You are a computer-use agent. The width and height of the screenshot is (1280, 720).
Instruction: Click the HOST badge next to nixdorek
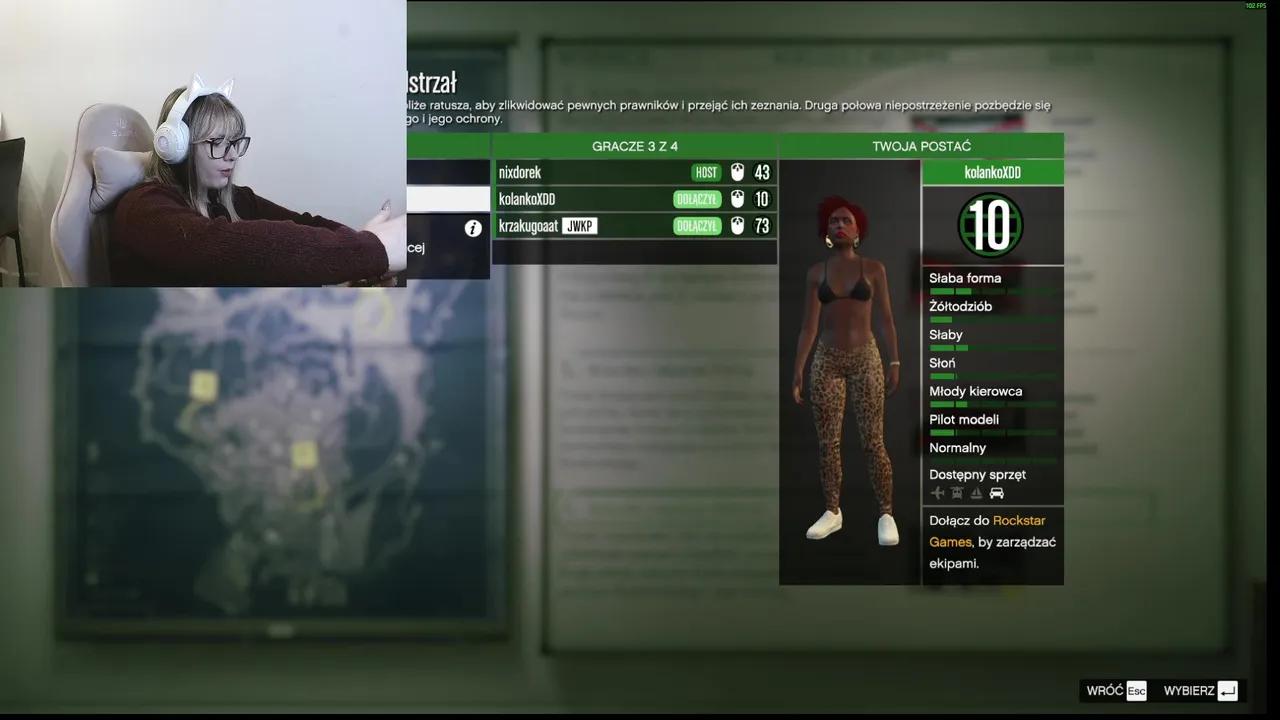point(706,172)
